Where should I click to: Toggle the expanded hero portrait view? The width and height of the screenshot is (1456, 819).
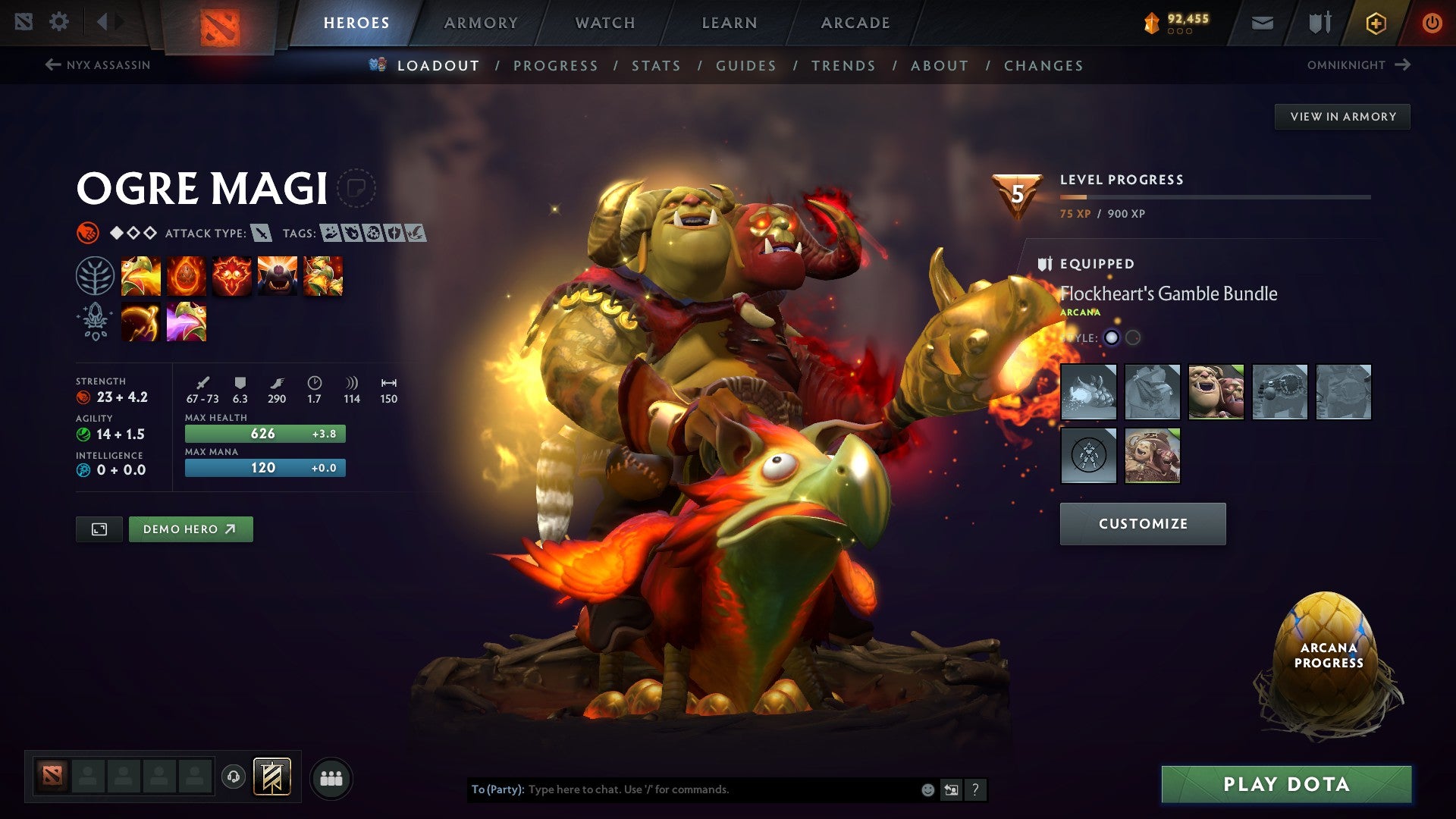pos(99,529)
